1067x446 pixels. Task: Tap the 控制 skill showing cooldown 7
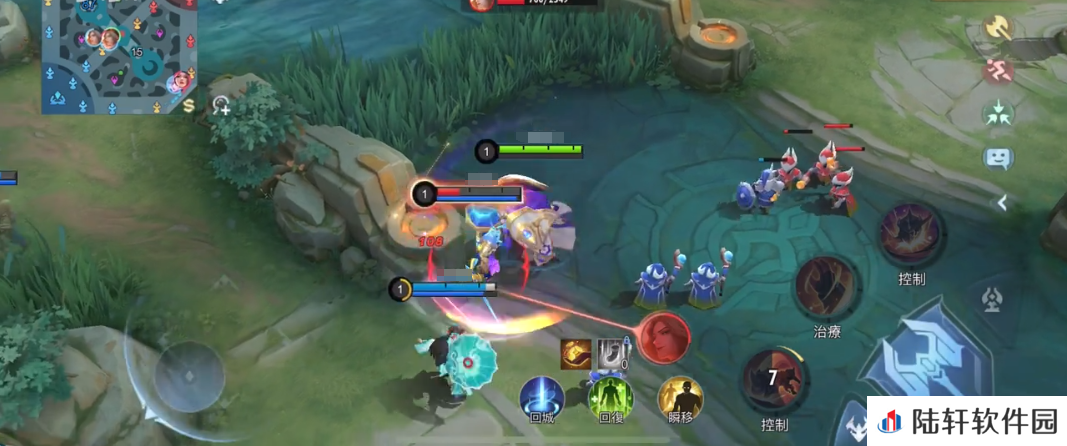click(x=774, y=381)
